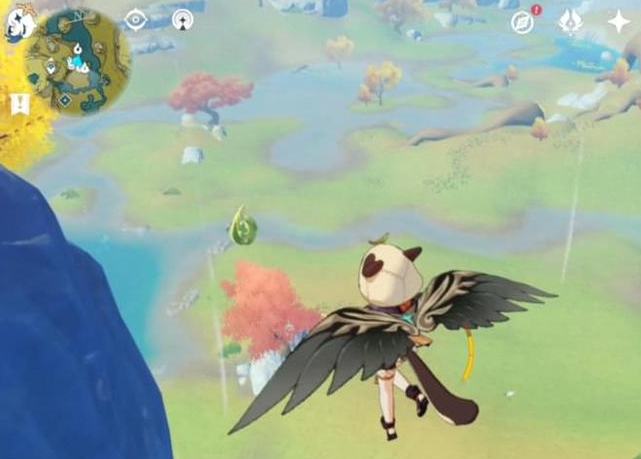
Task: Click the signal icon beside elemental sight
Action: pyautogui.click(x=182, y=20)
